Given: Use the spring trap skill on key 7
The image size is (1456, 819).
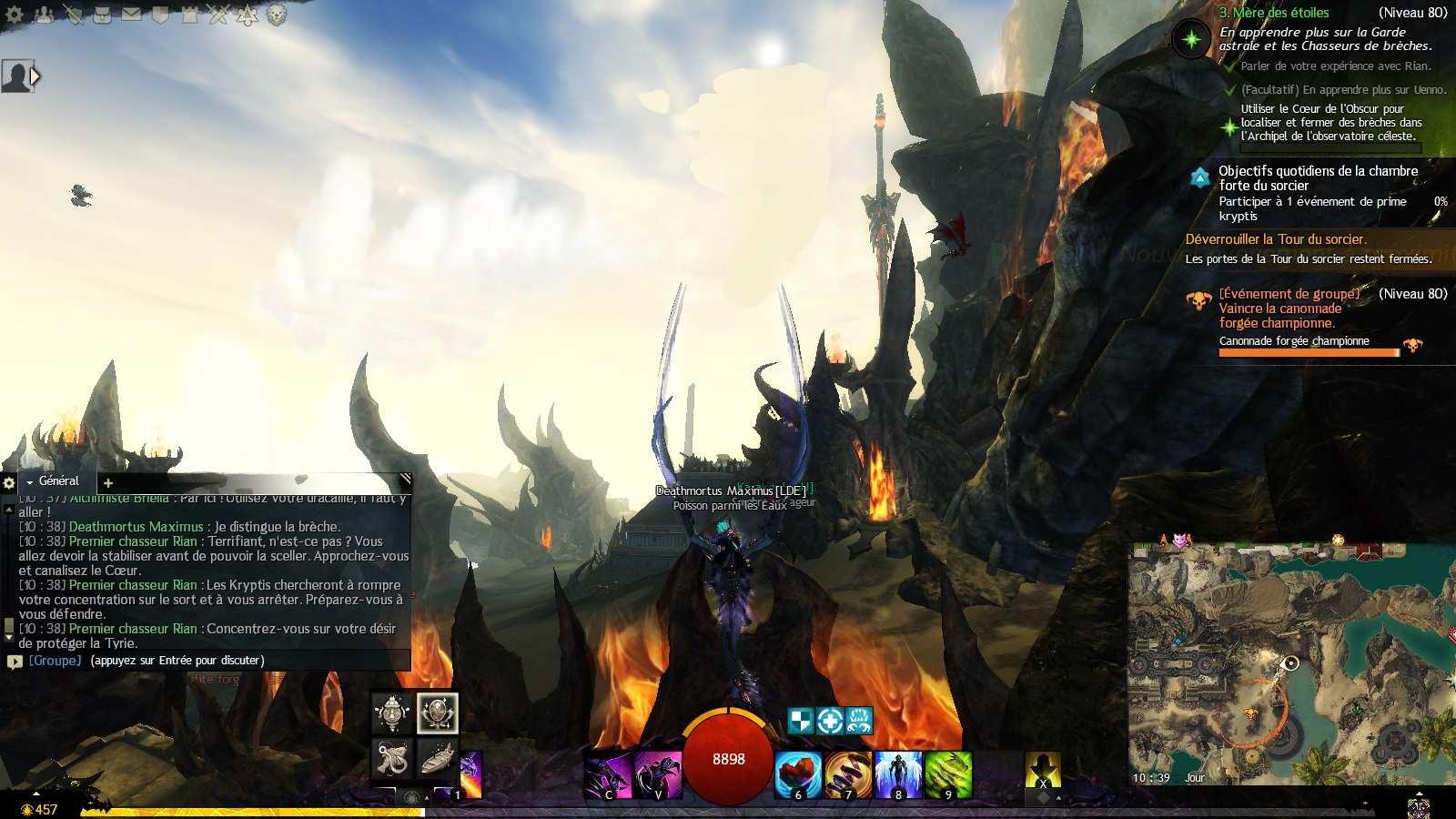Looking at the screenshot, I should 849,774.
